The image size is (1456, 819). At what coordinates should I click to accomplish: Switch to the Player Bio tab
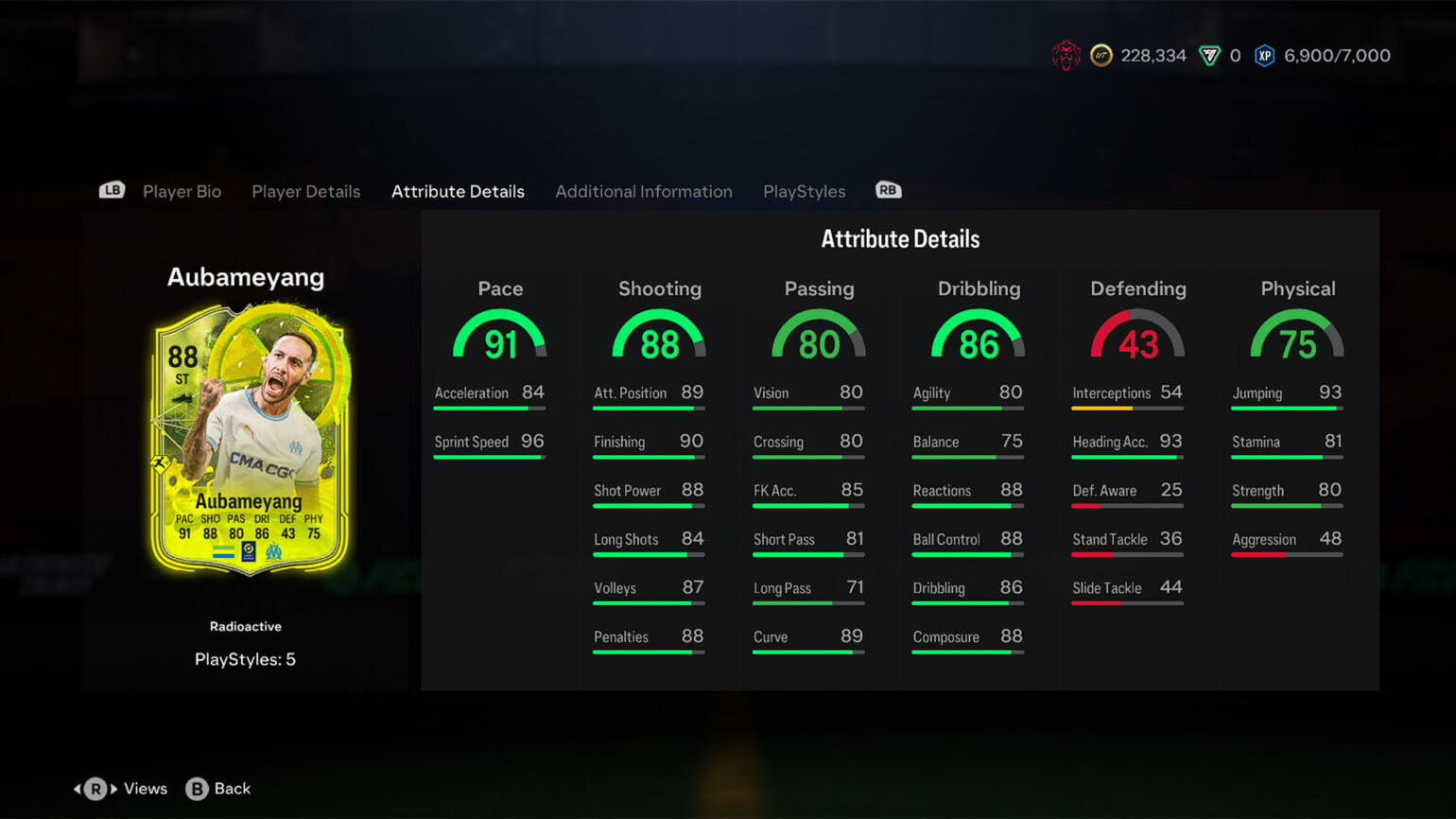coord(182,191)
